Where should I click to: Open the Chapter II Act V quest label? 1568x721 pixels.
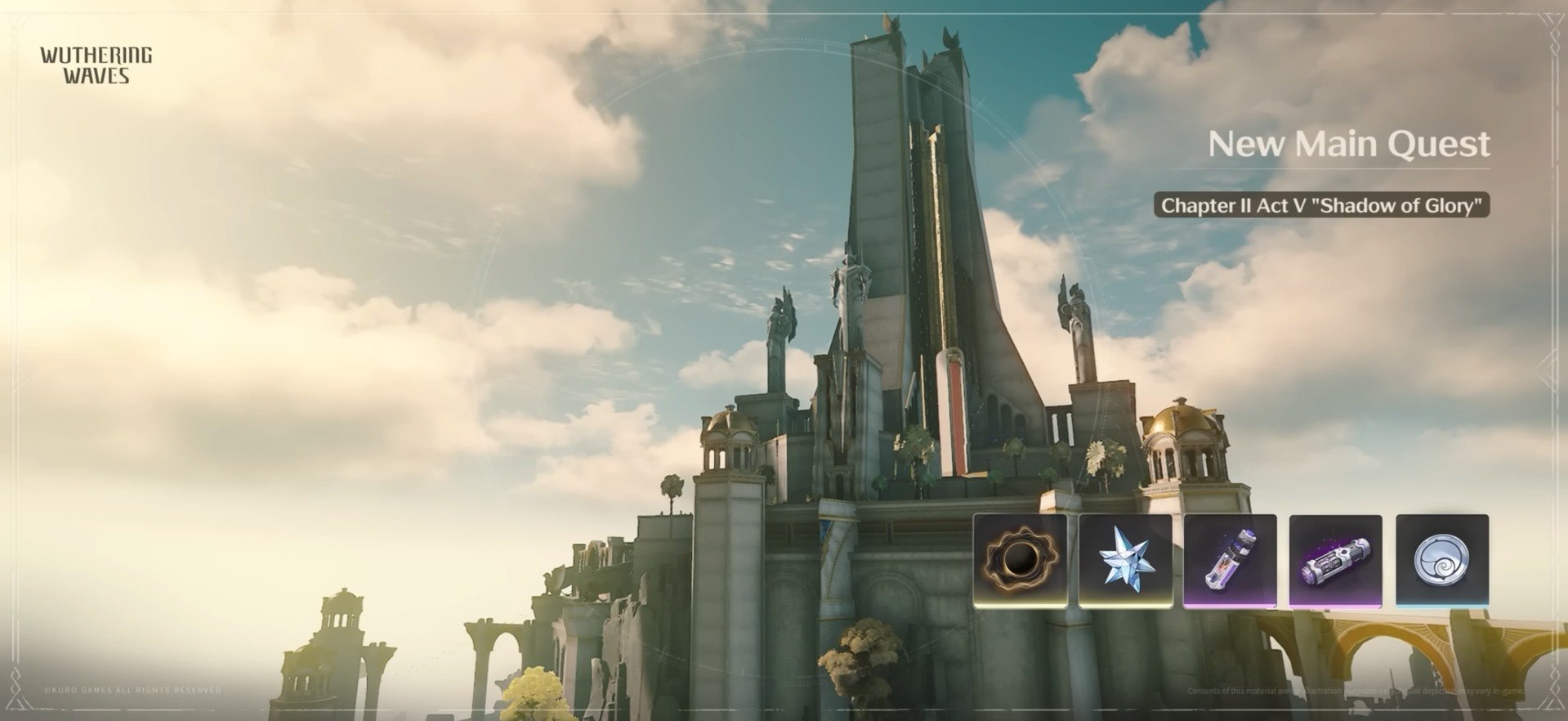1321,205
